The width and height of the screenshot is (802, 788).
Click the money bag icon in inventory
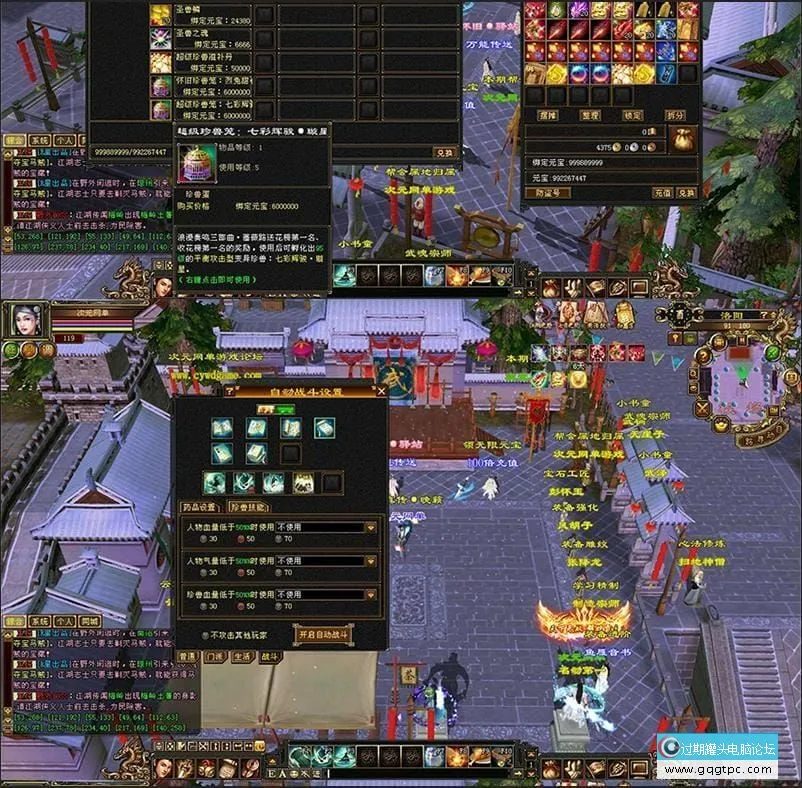[x=683, y=139]
